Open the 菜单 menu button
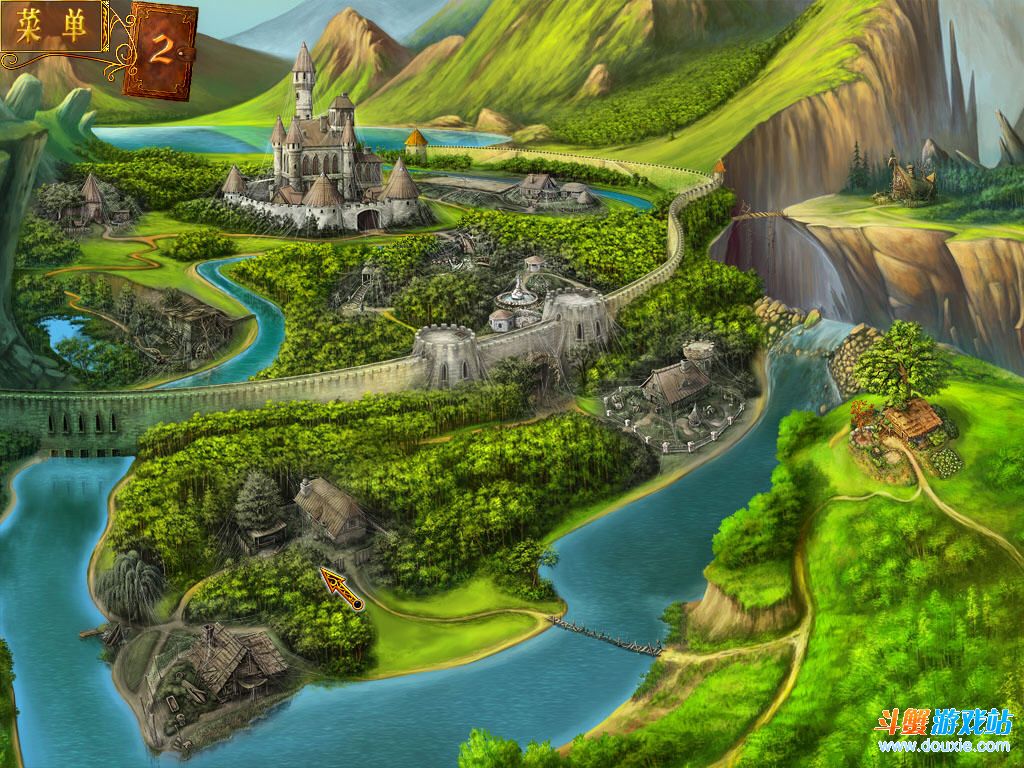This screenshot has height=768, width=1024. point(54,27)
